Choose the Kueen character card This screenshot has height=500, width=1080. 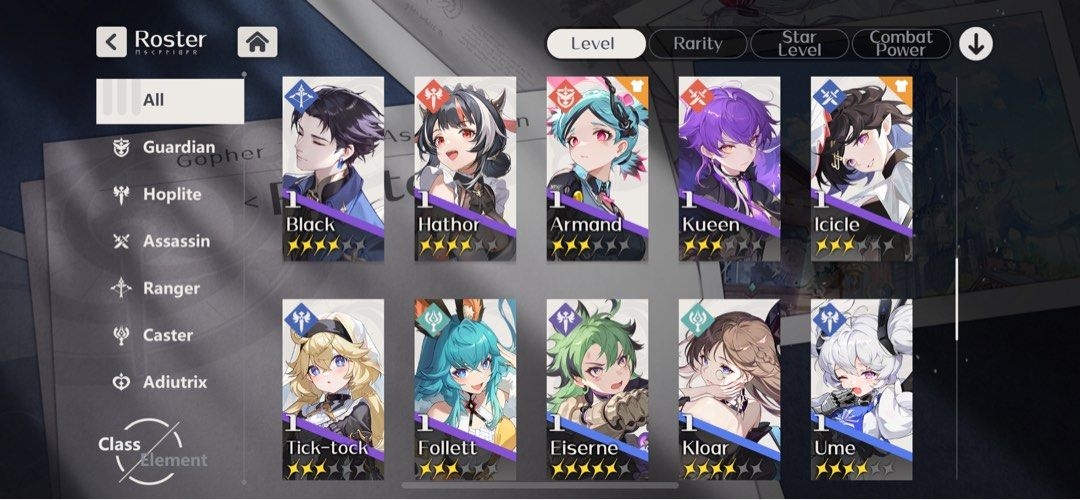coord(729,168)
